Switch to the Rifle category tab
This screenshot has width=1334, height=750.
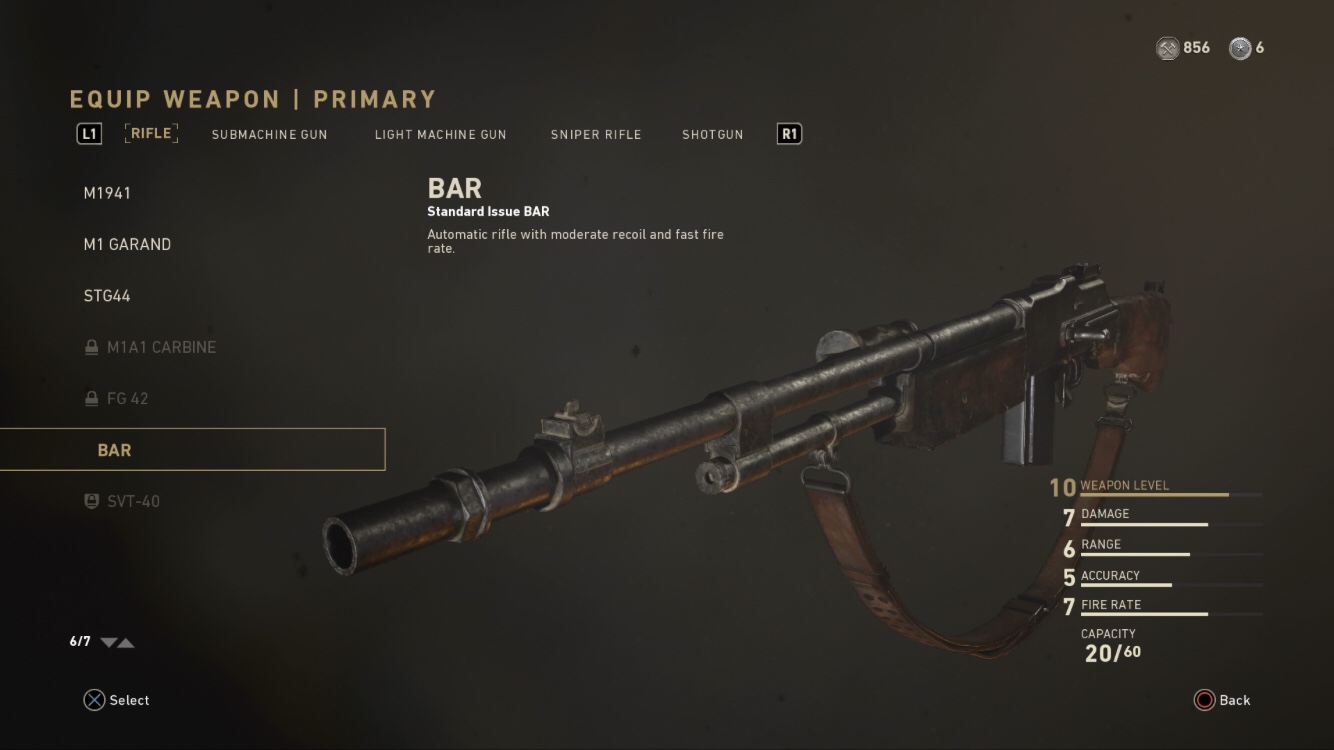point(151,133)
